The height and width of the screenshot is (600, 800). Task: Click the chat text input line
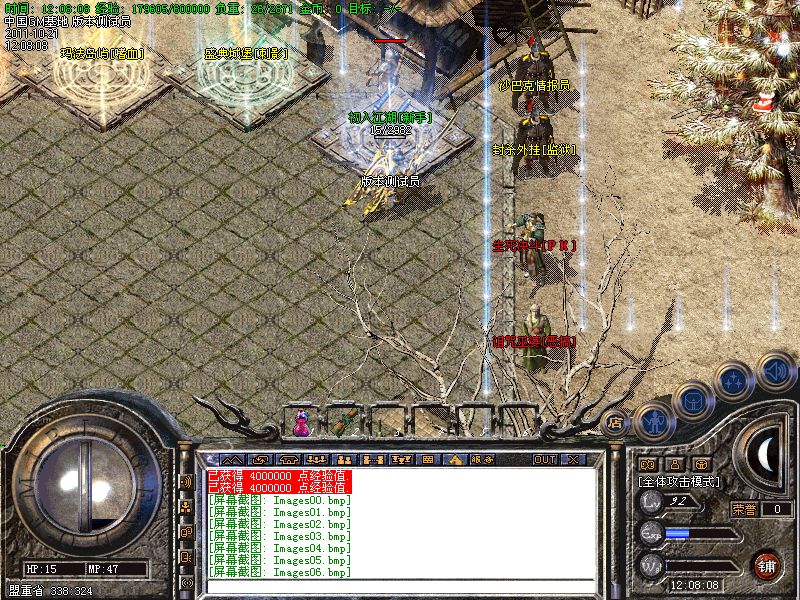(400, 586)
